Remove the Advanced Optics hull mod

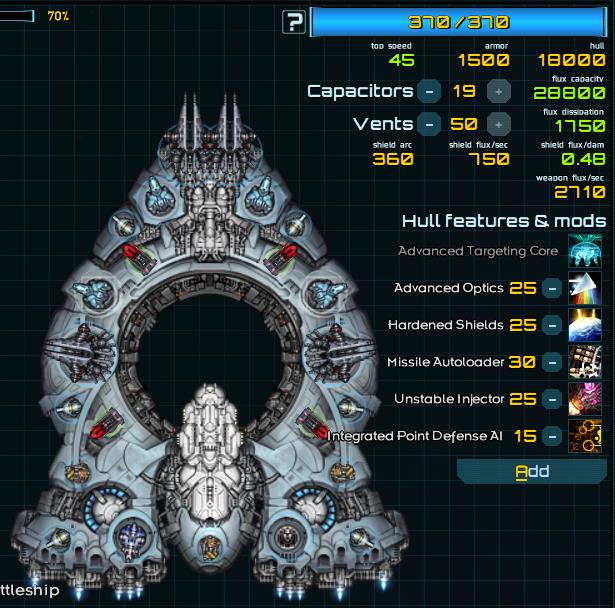(x=551, y=288)
